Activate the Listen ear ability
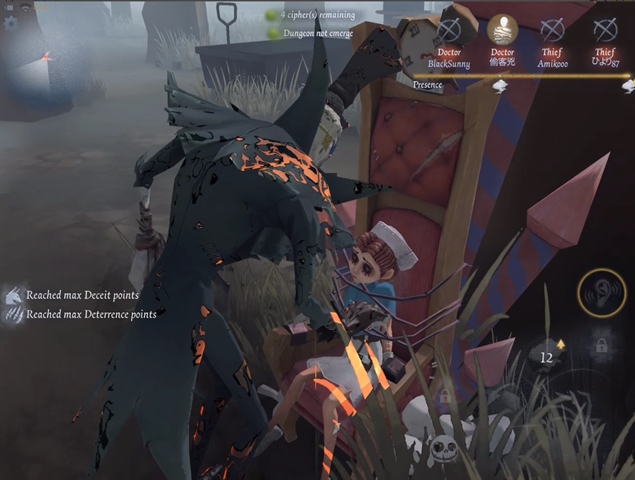Viewport: 635px width, 480px height. pos(602,293)
